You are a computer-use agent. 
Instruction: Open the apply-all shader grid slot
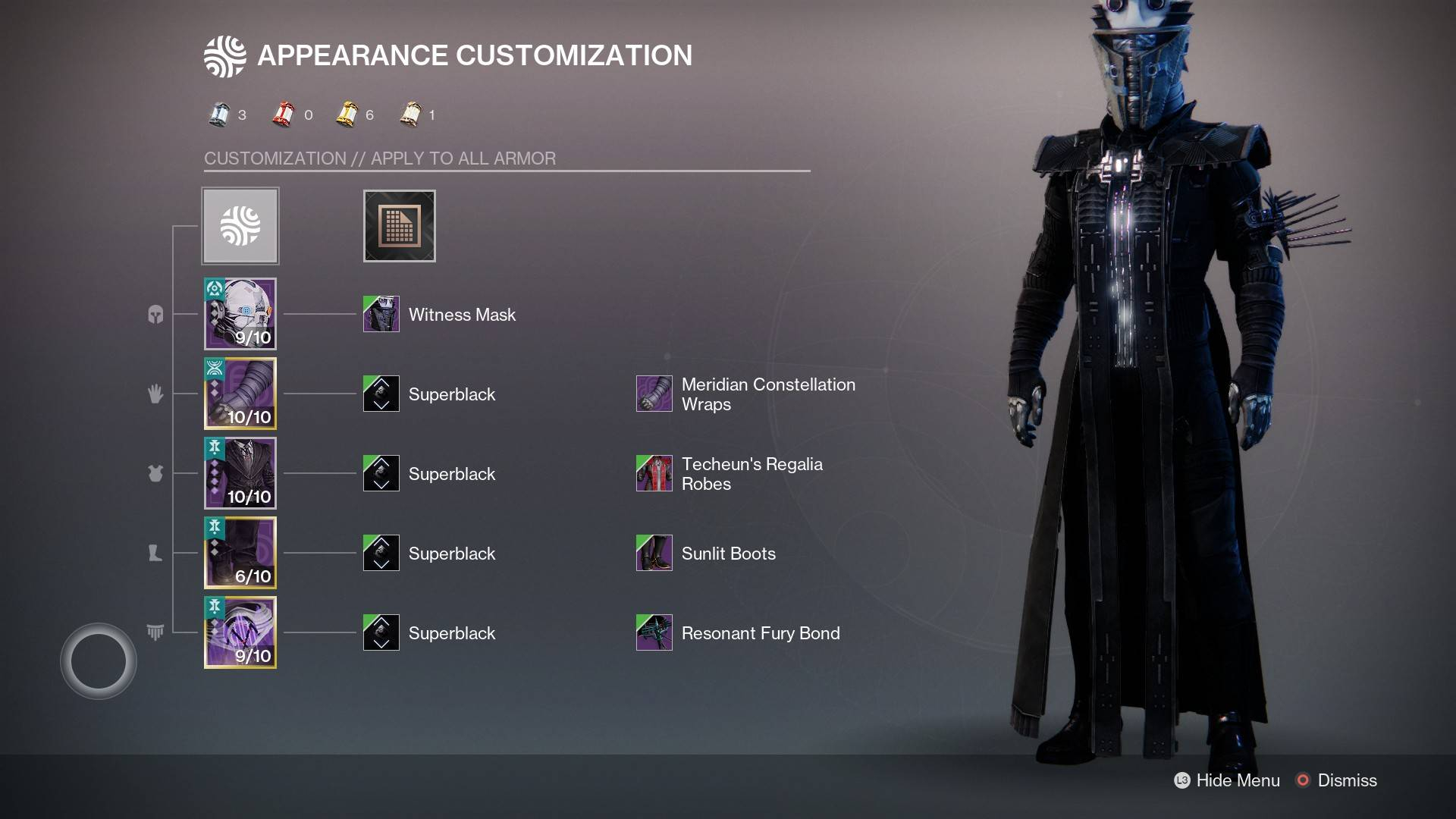tap(399, 226)
